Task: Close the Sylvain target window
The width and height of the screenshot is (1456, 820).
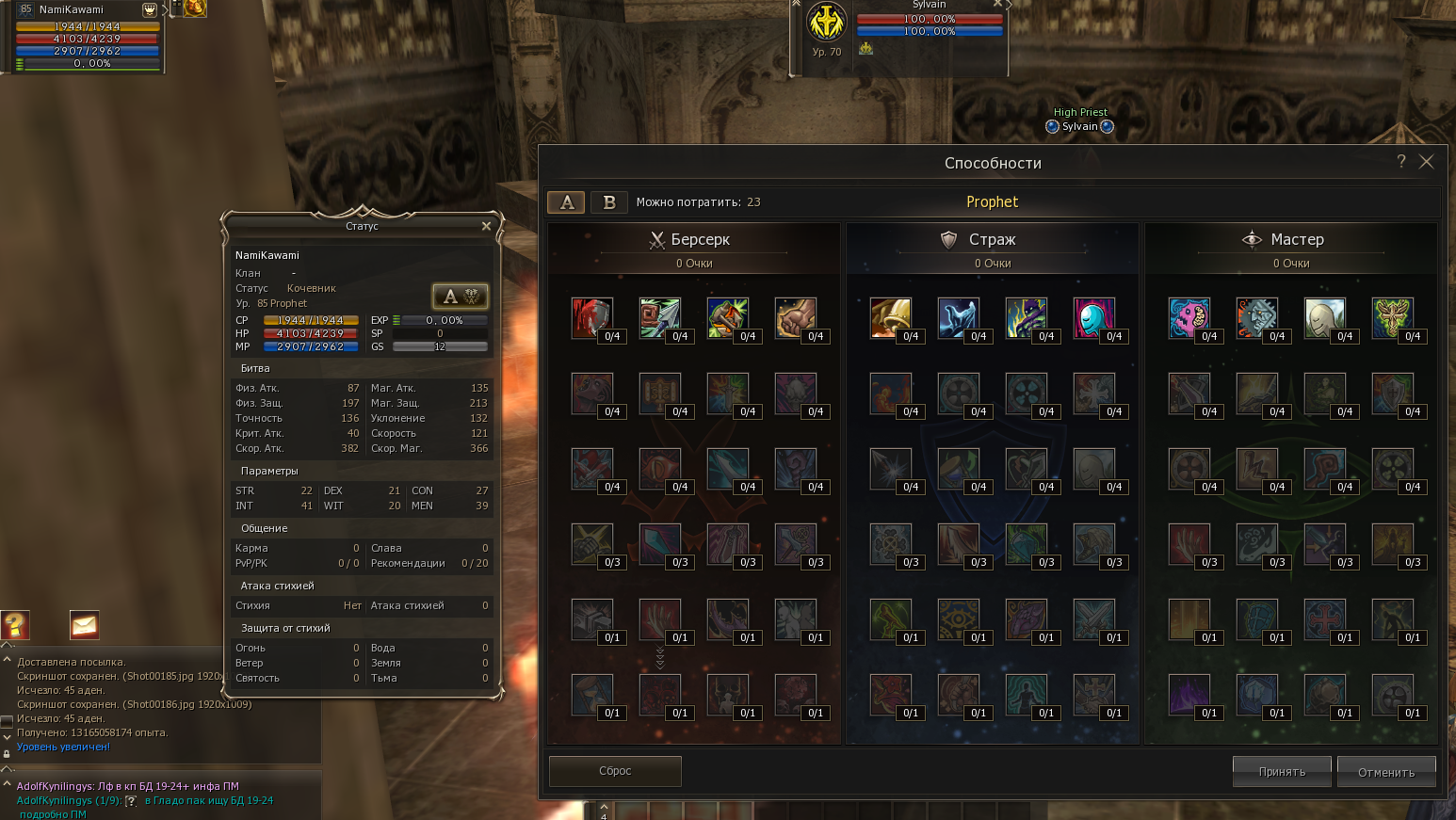Action: [997, 5]
